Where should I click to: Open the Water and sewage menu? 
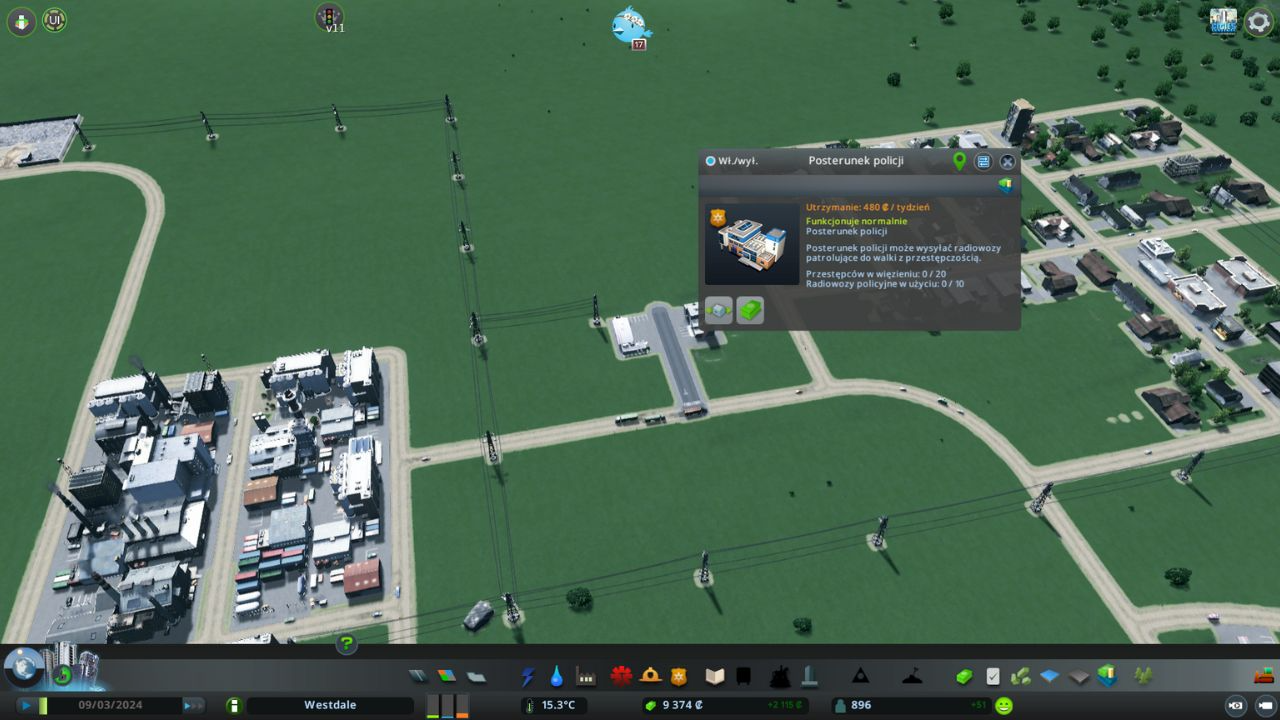coord(556,677)
